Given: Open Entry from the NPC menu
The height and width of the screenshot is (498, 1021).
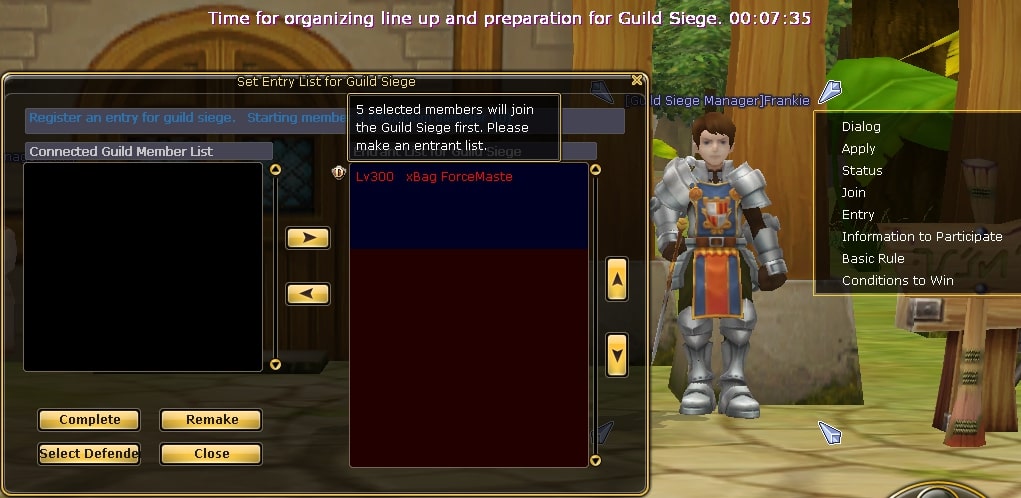Looking at the screenshot, I should pos(858,215).
